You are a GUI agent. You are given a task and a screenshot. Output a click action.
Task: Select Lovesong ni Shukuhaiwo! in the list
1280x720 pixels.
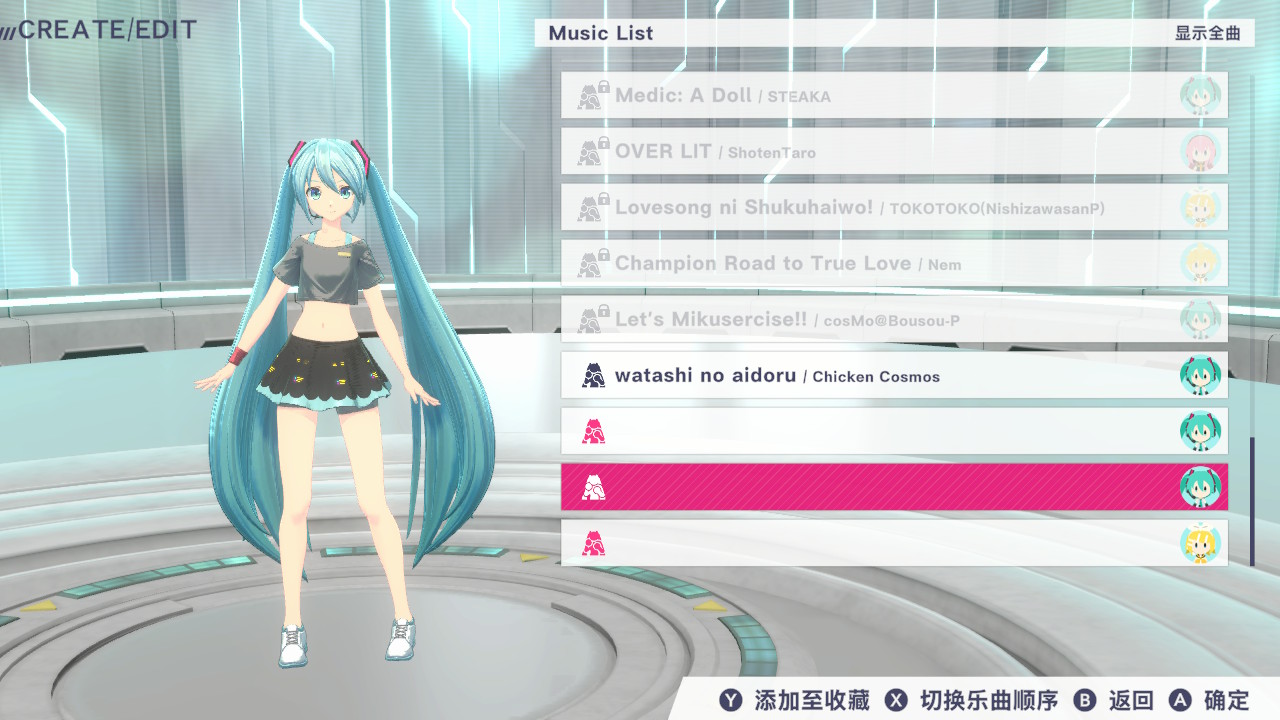(893, 208)
